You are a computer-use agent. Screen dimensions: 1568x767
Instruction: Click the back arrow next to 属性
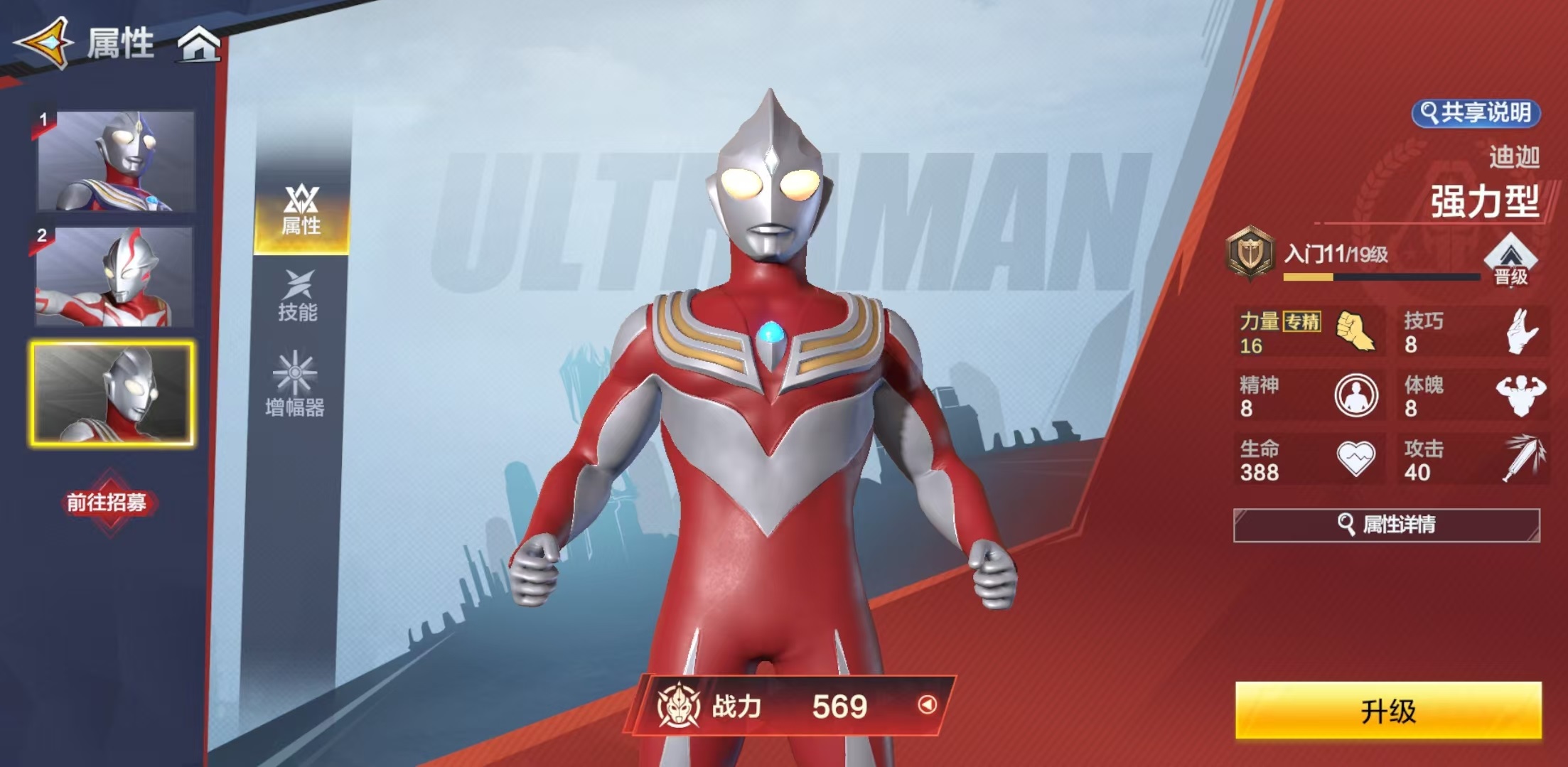tap(43, 44)
